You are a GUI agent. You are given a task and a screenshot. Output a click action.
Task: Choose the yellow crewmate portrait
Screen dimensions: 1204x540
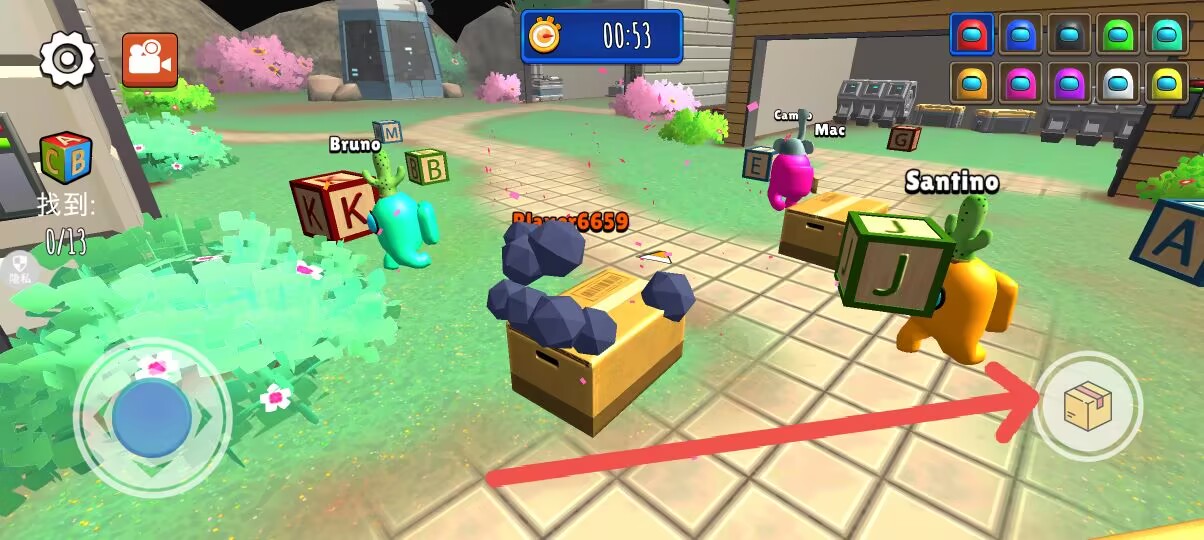1166,83
